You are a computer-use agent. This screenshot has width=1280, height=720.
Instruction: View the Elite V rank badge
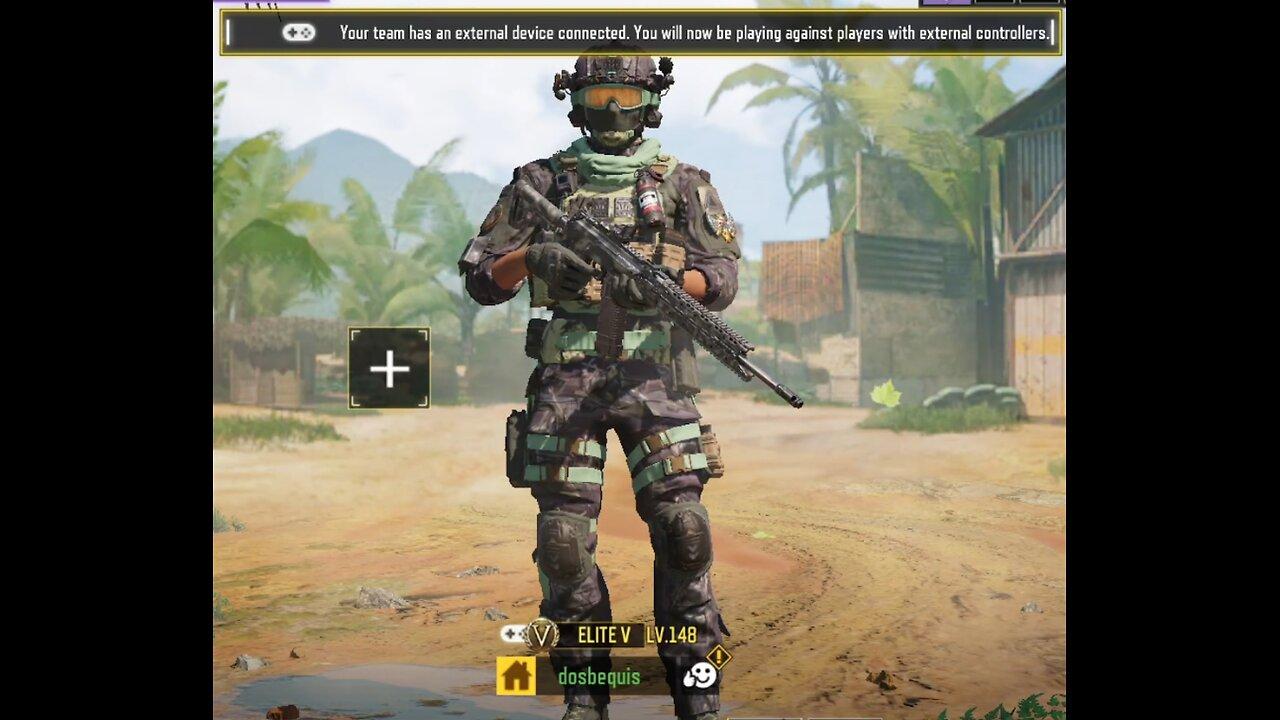point(542,634)
